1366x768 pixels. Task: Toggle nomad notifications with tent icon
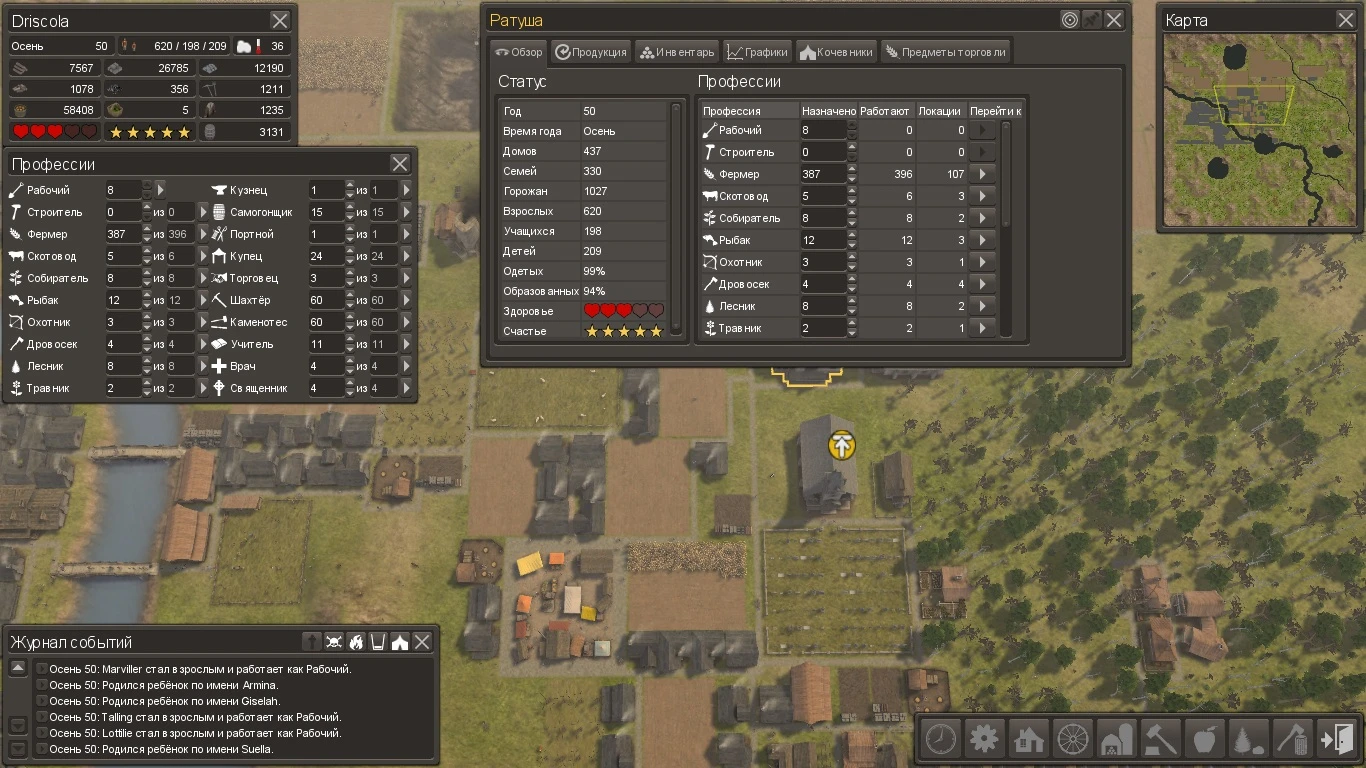click(401, 641)
